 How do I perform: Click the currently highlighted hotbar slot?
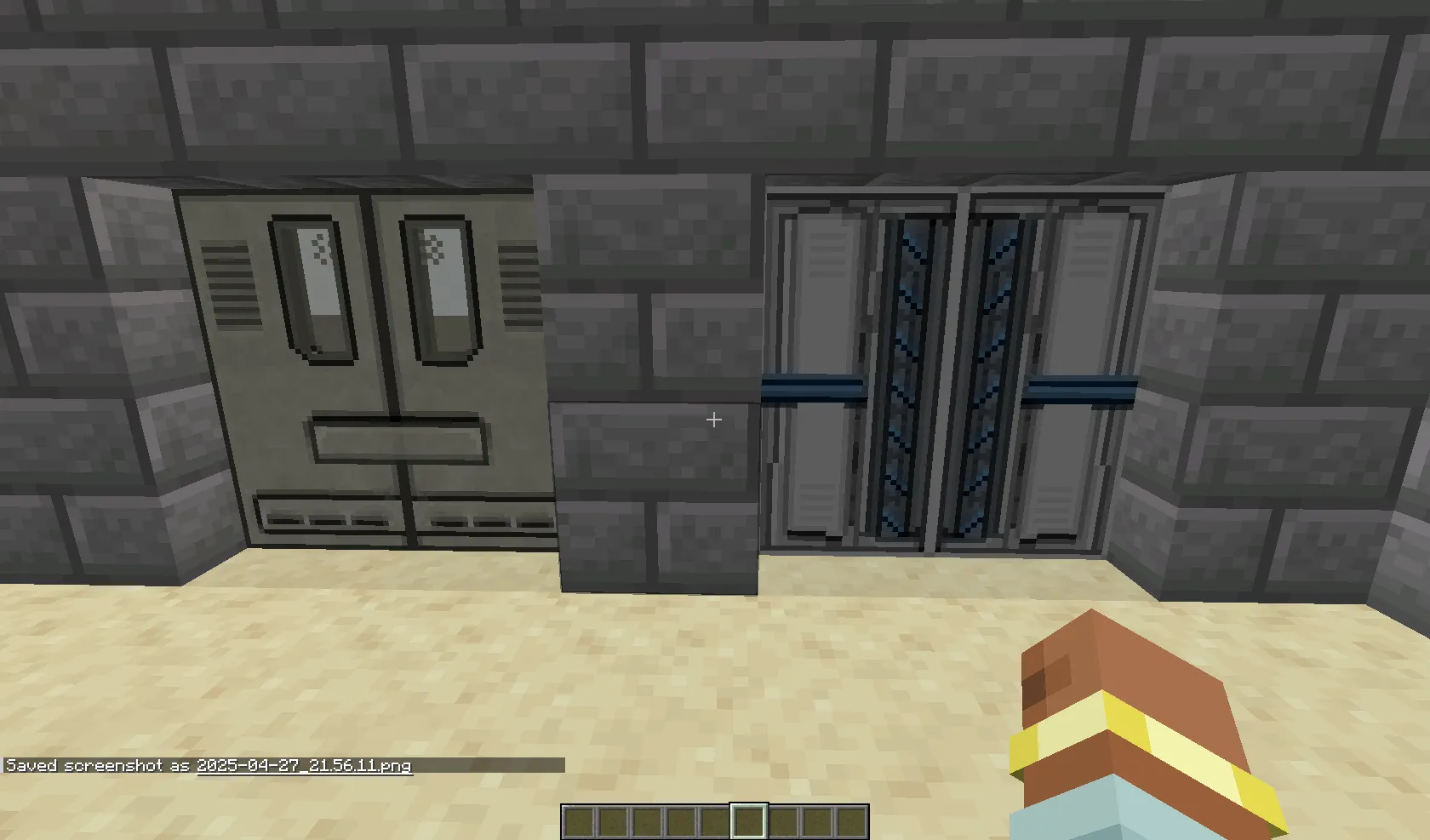[749, 823]
